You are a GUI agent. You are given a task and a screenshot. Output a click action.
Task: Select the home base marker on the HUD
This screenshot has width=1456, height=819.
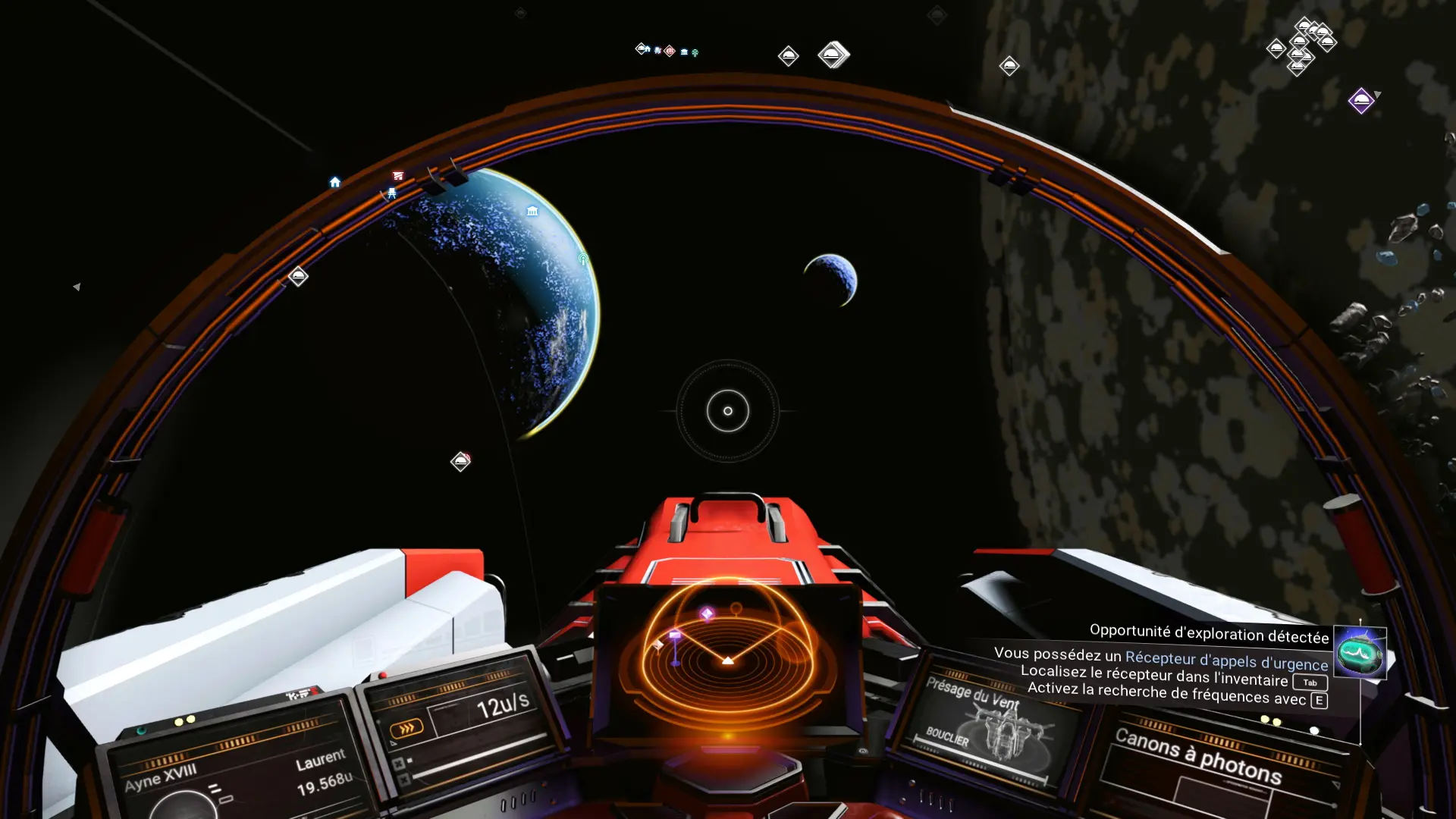click(x=336, y=180)
